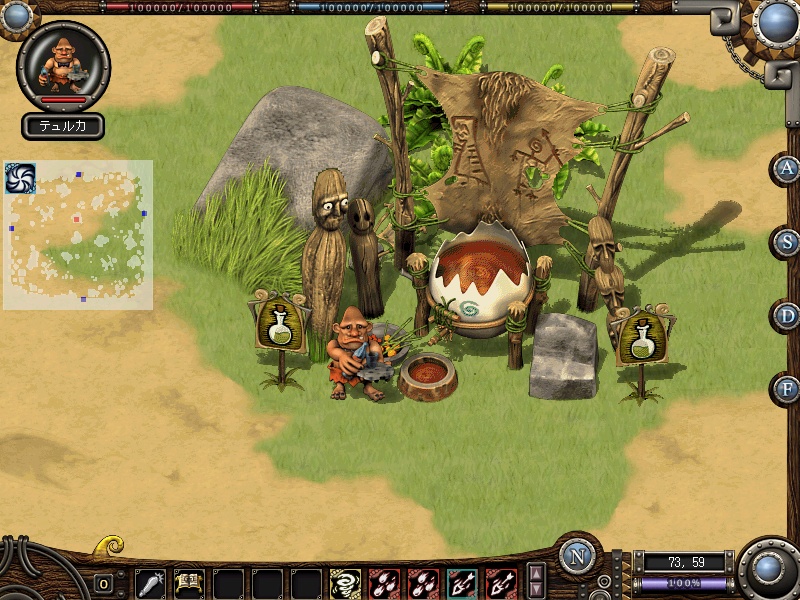
Task: Open the book icon in the hotbar
Action: (188, 583)
